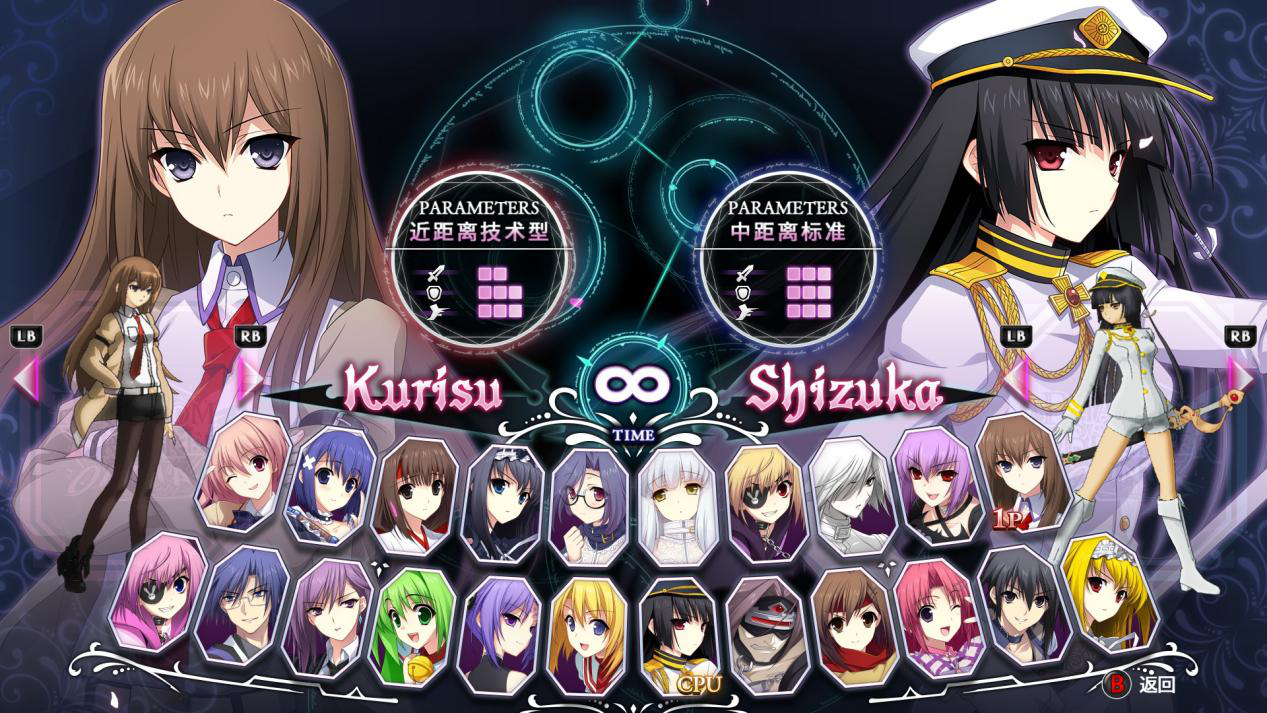This screenshot has height=713, width=1267.
Task: Pick the brown-haired character with red scarf
Action: tap(848, 622)
